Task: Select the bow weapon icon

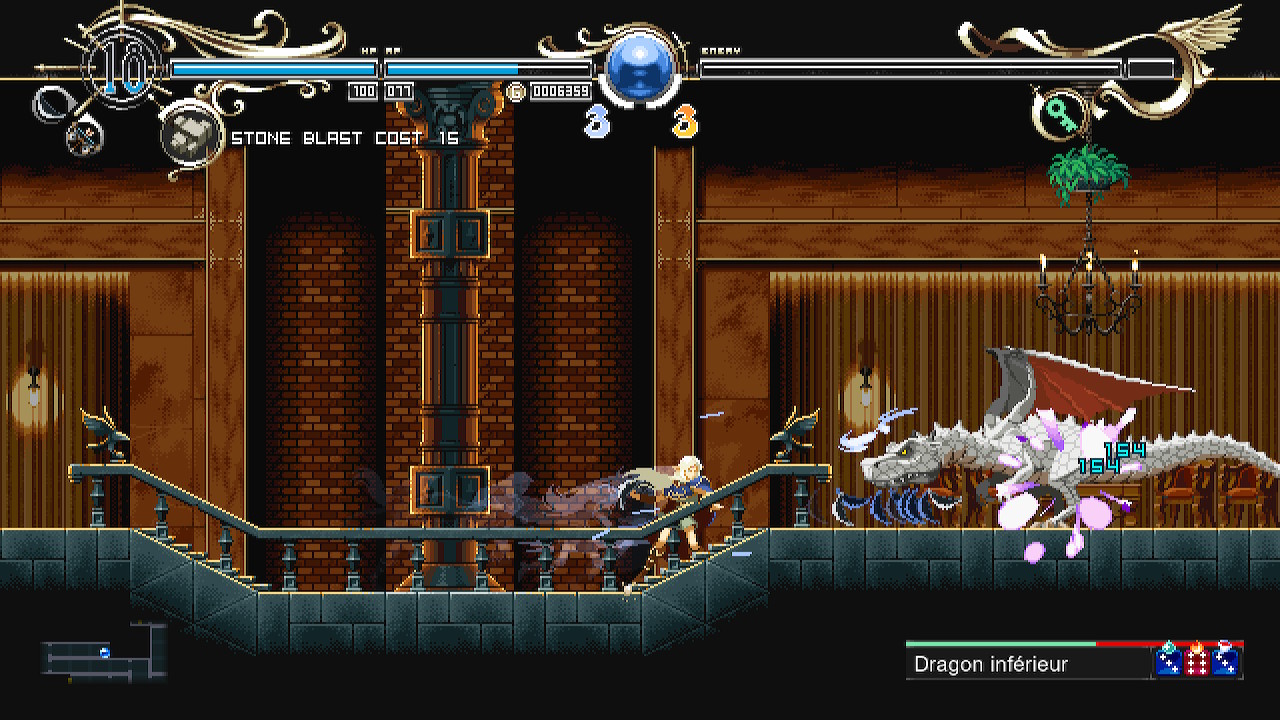Action: pyautogui.click(x=50, y=104)
